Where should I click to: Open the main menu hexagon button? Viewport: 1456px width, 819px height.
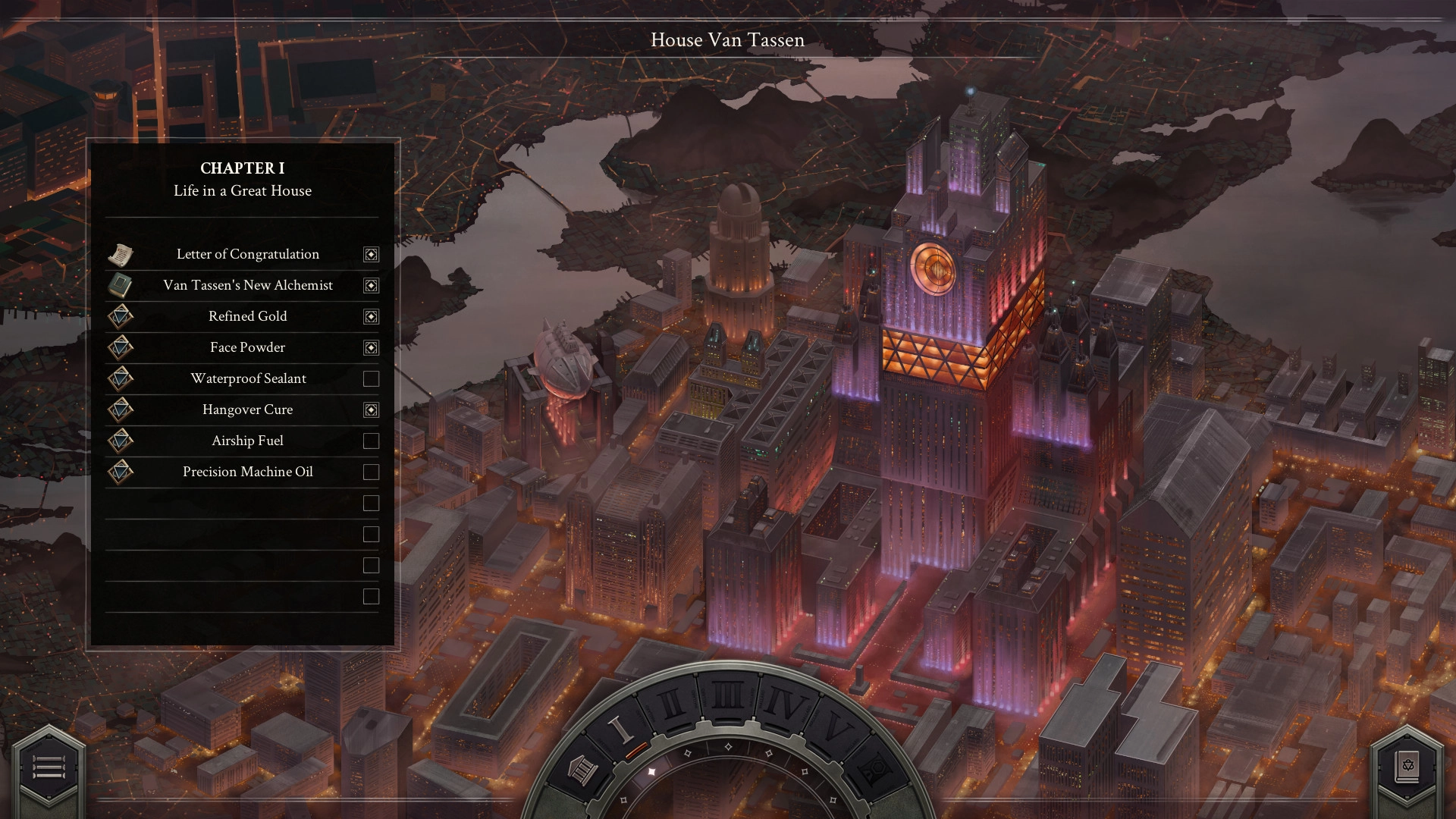[49, 767]
